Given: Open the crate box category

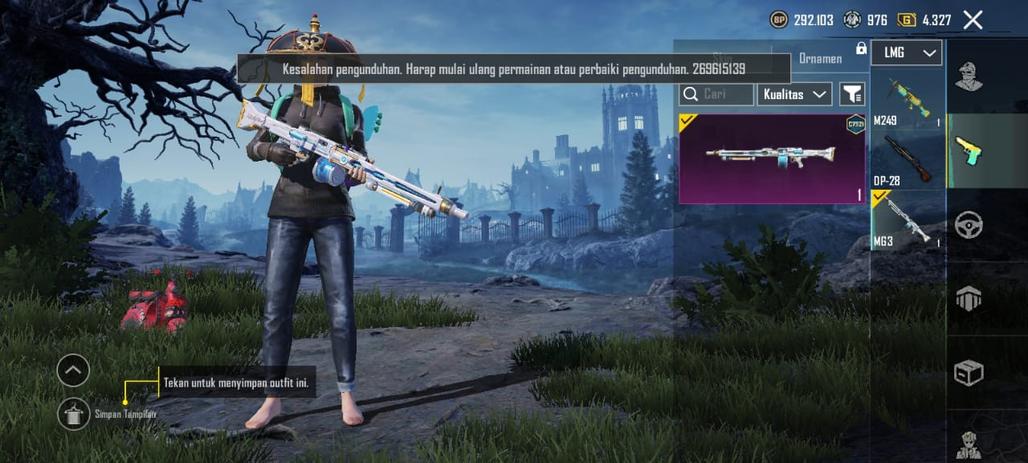Looking at the screenshot, I should [968, 372].
